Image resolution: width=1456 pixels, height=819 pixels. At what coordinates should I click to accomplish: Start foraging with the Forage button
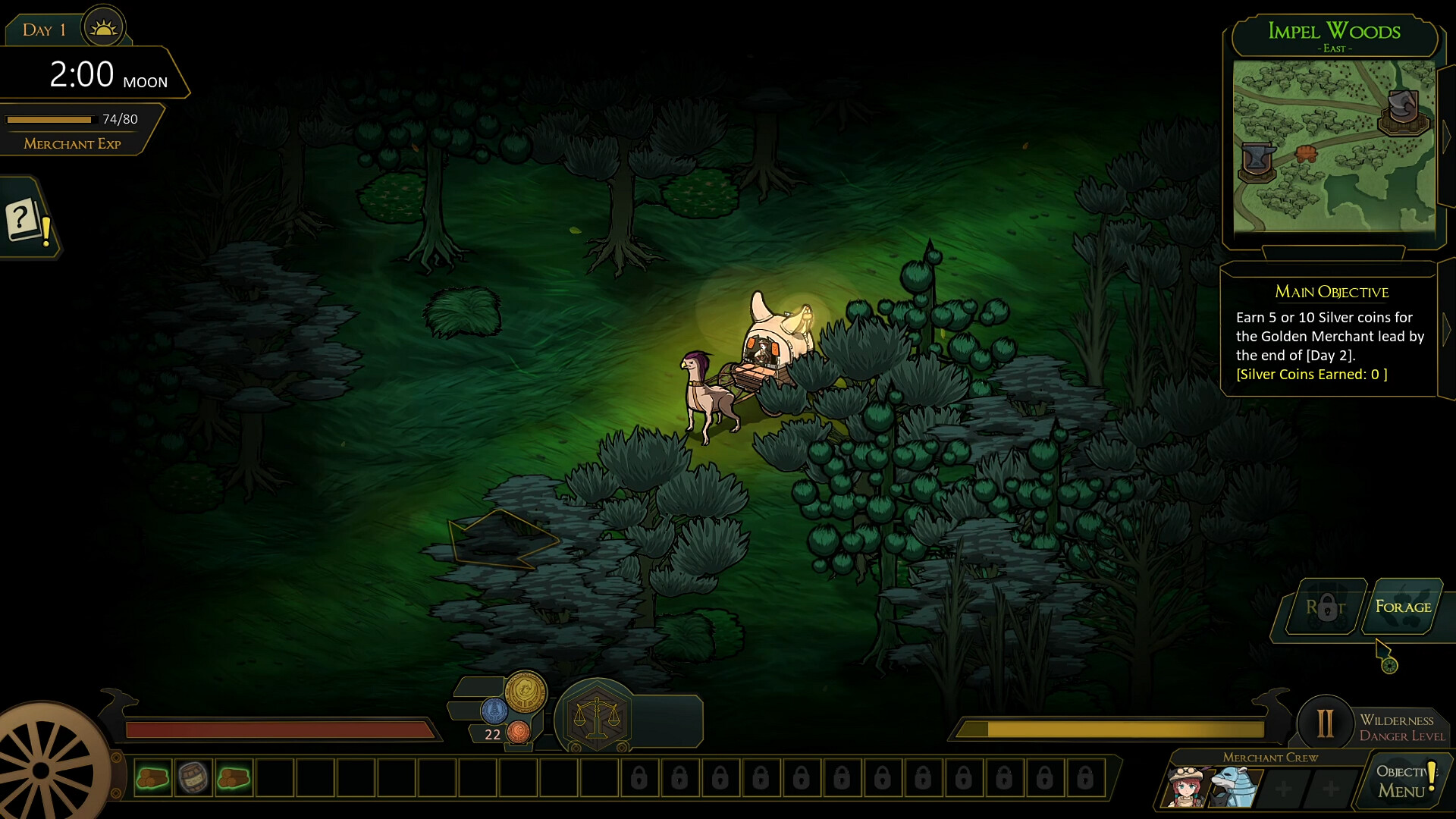(x=1402, y=607)
